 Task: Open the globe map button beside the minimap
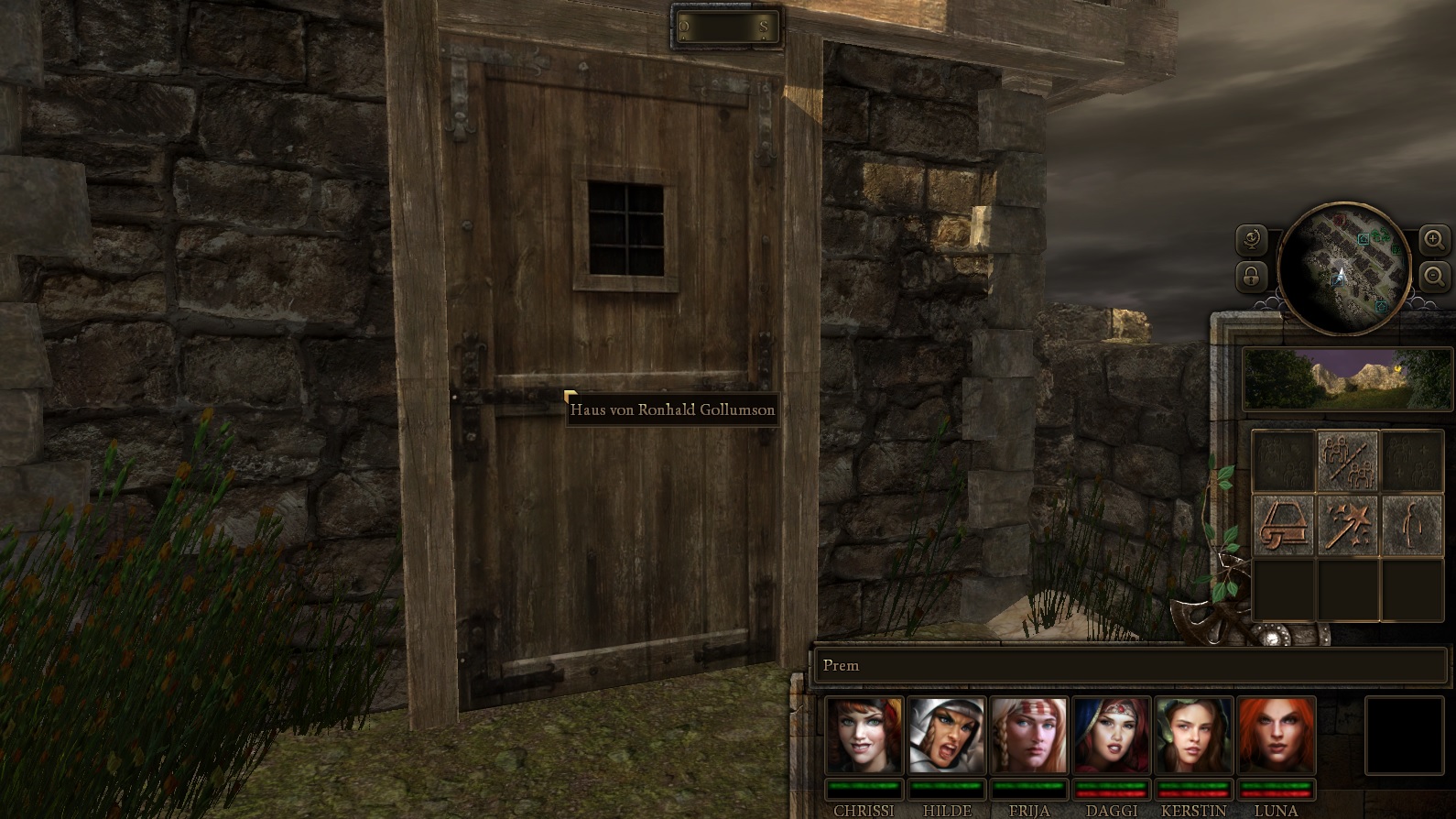(1251, 241)
